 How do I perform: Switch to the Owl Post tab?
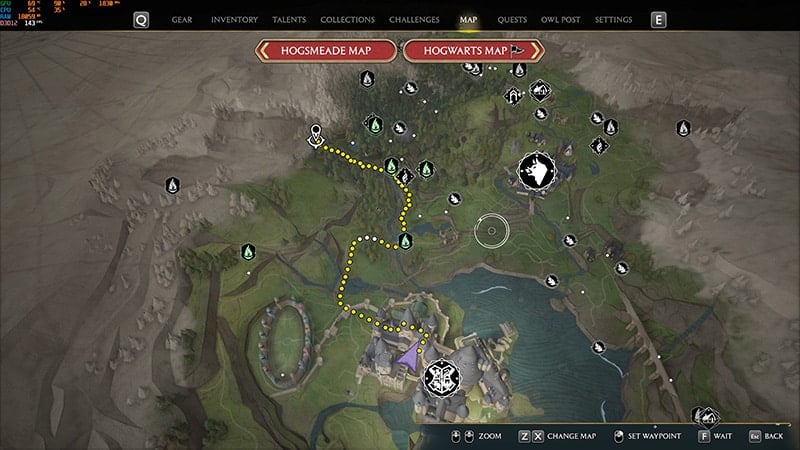[x=562, y=19]
